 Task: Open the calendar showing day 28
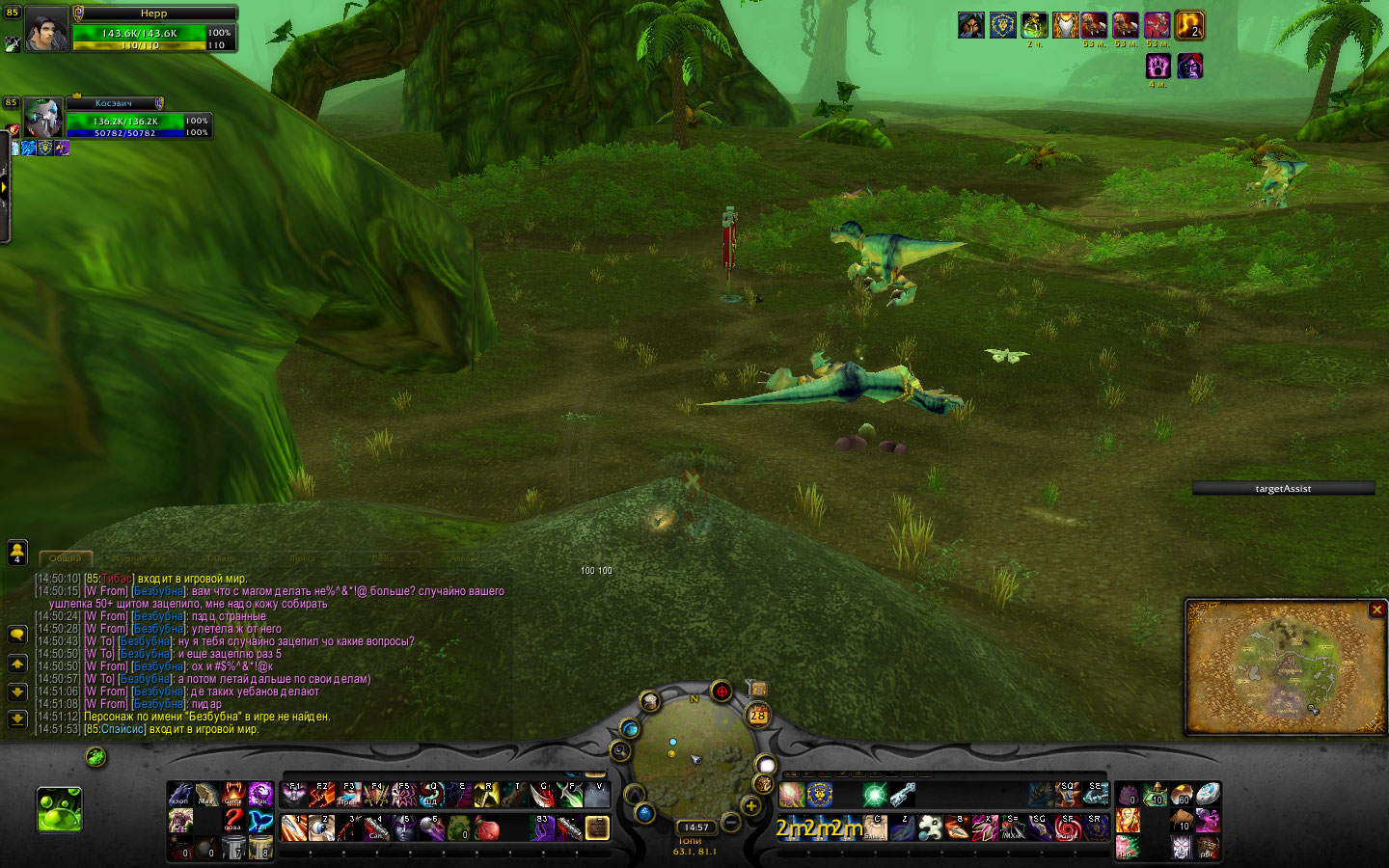(x=758, y=715)
